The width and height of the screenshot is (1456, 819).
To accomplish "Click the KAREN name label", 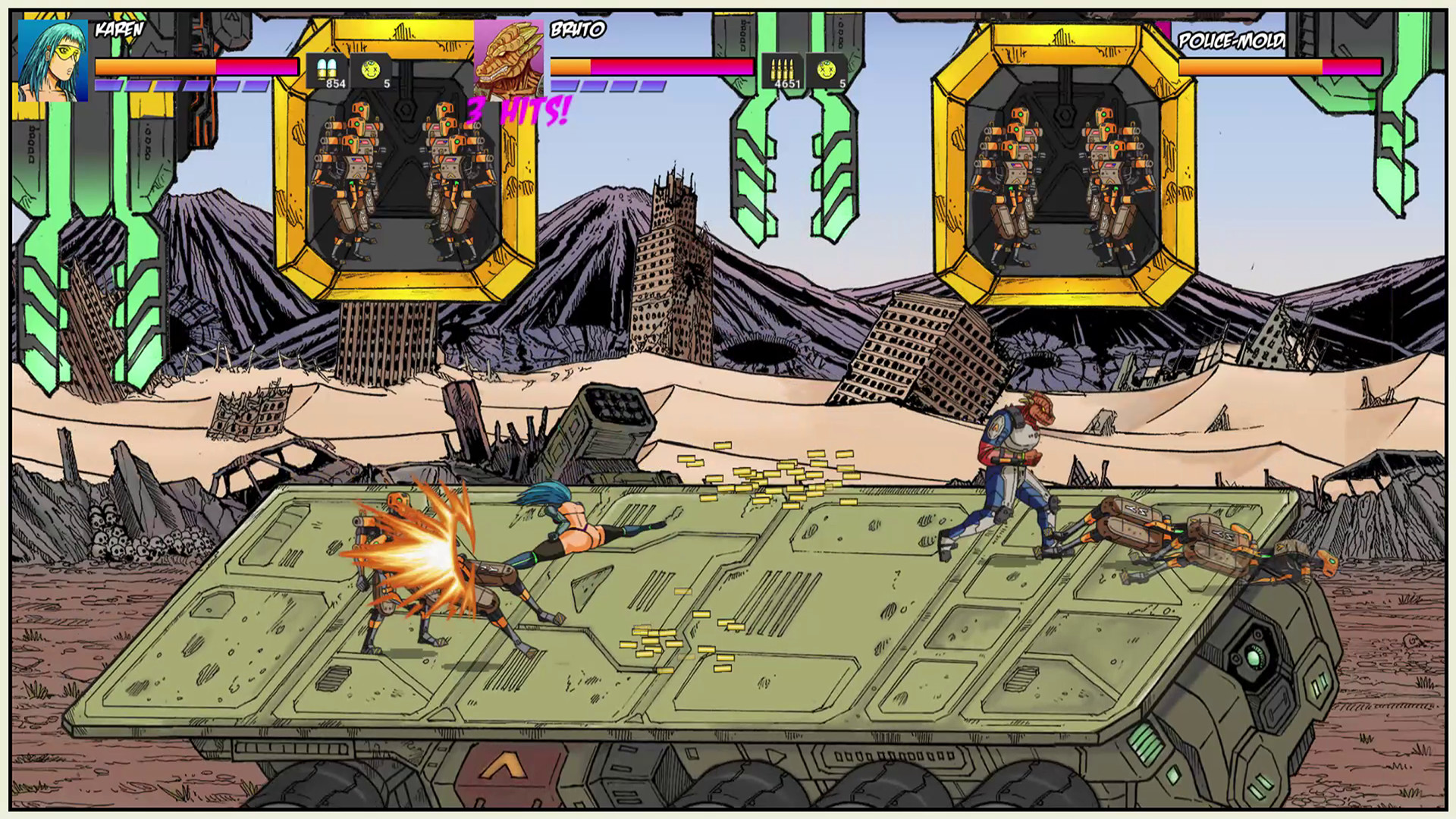I will point(118,30).
